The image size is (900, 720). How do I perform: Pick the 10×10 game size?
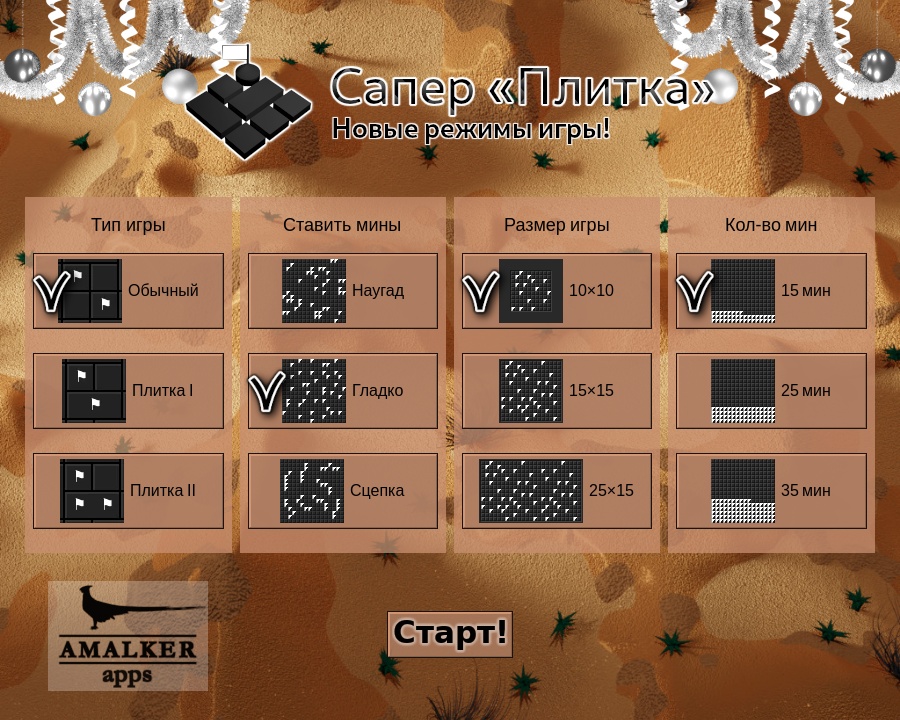tap(557, 291)
